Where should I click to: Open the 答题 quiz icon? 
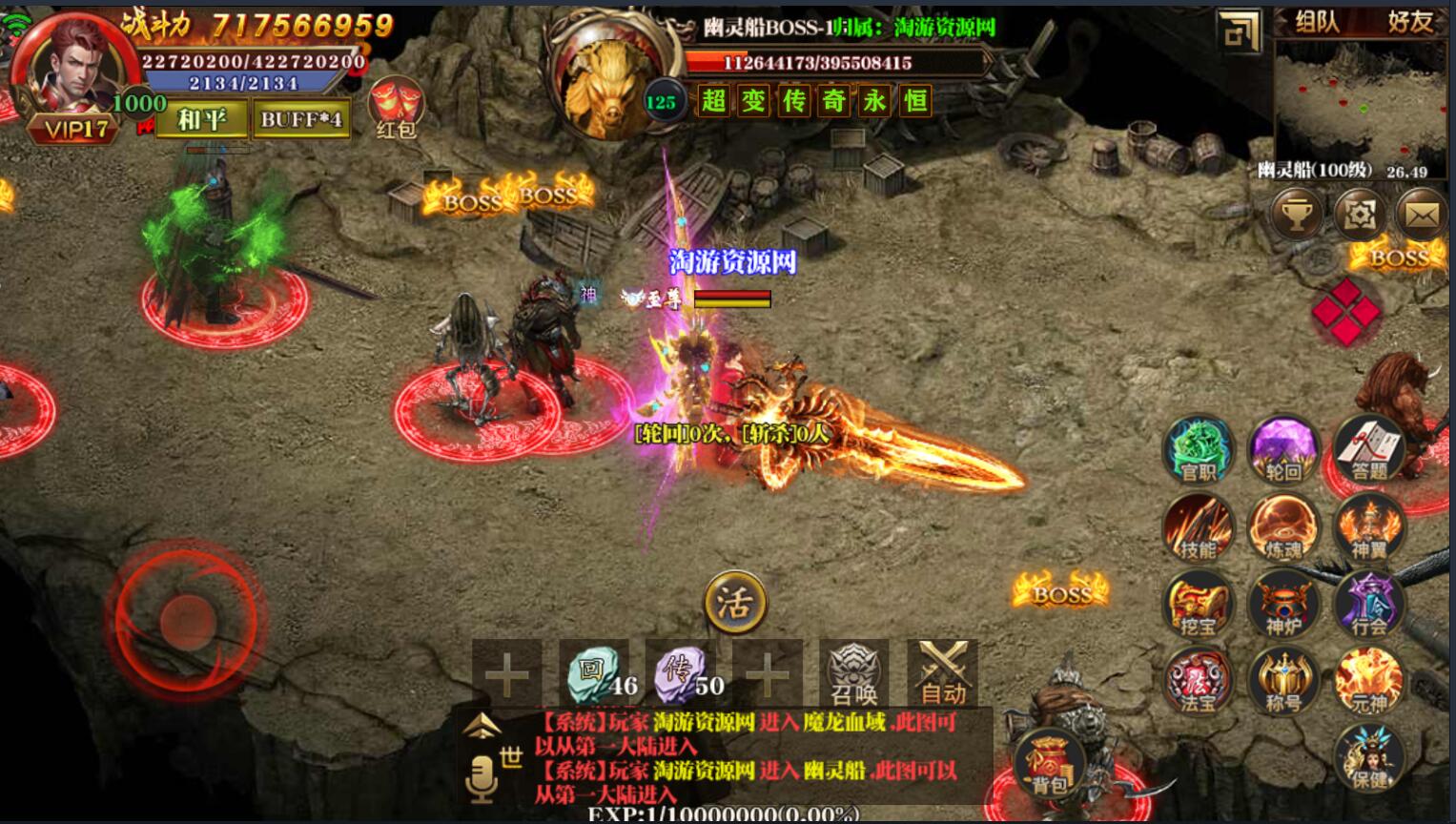[x=1369, y=448]
